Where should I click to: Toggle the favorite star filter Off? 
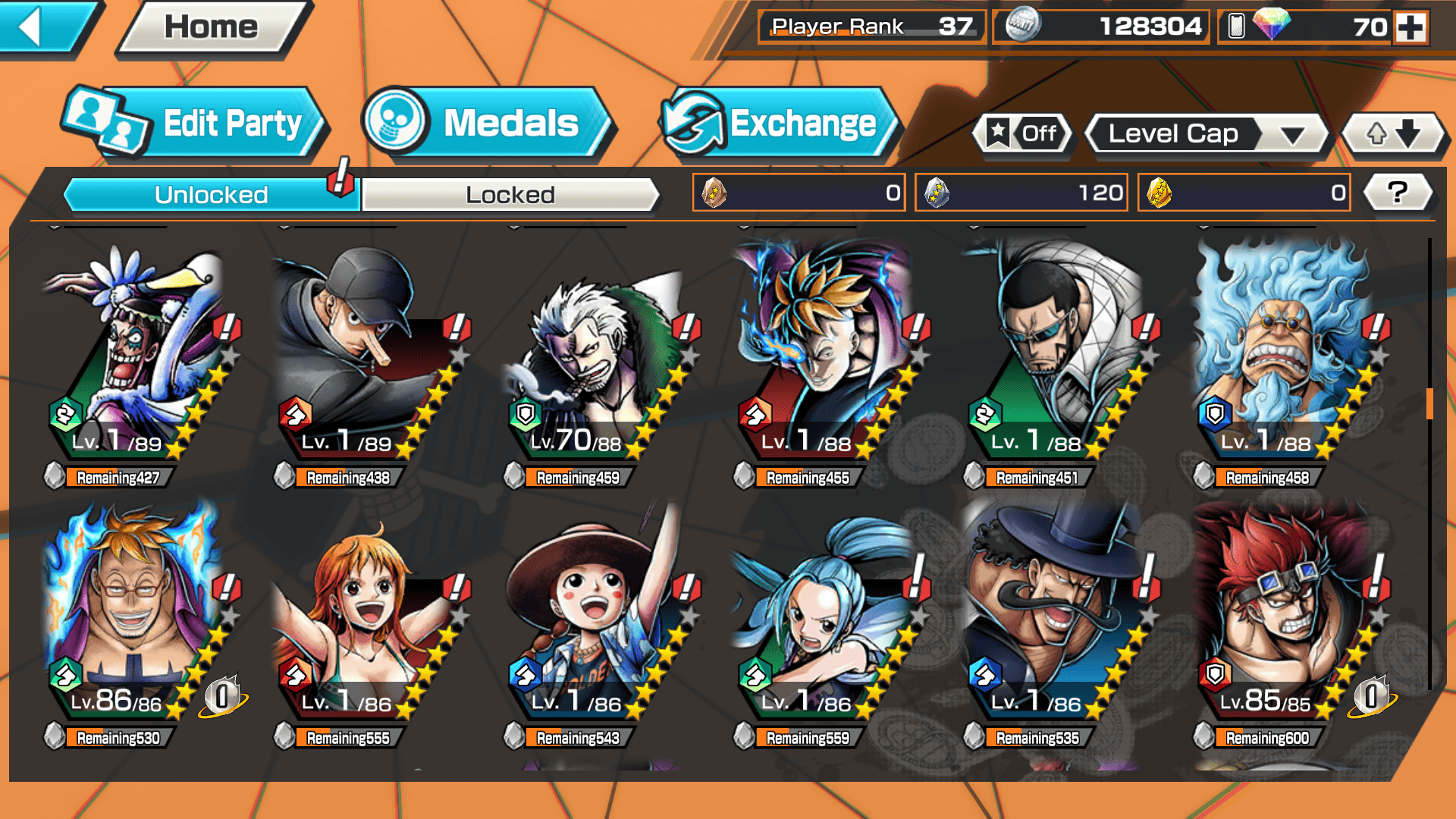pos(1023,134)
